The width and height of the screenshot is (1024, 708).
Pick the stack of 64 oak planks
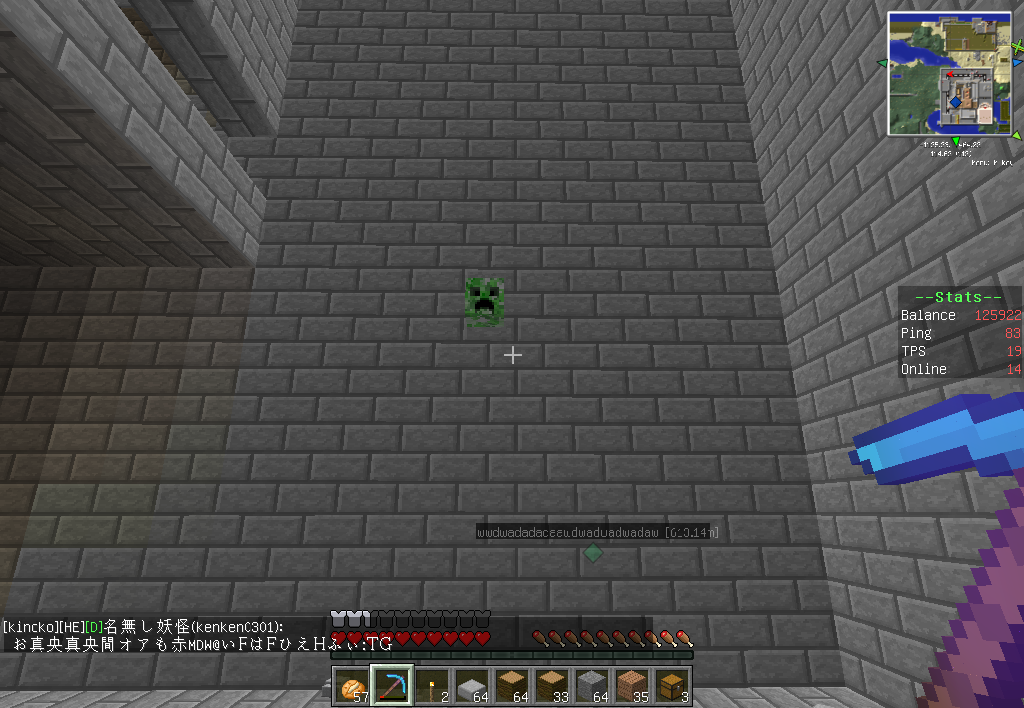coord(512,687)
